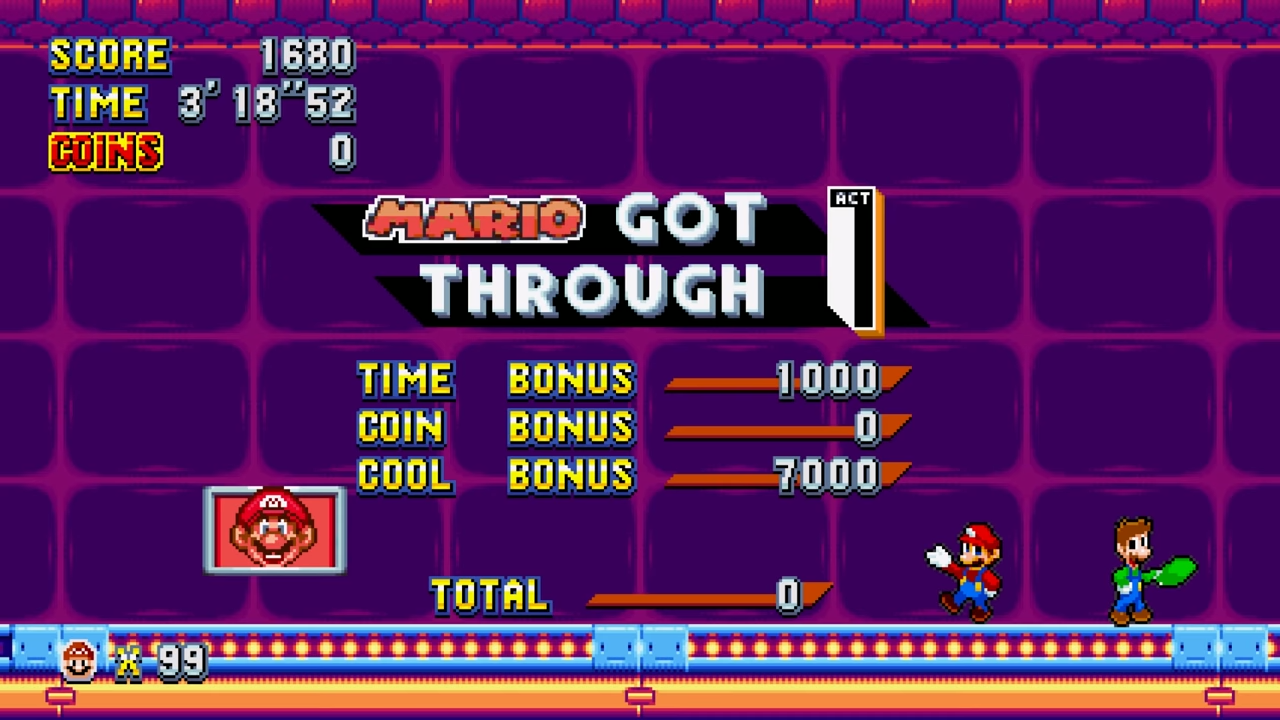Screen dimensions: 1280x720
Task: Click the Mario portrait icon
Action: coord(275,530)
